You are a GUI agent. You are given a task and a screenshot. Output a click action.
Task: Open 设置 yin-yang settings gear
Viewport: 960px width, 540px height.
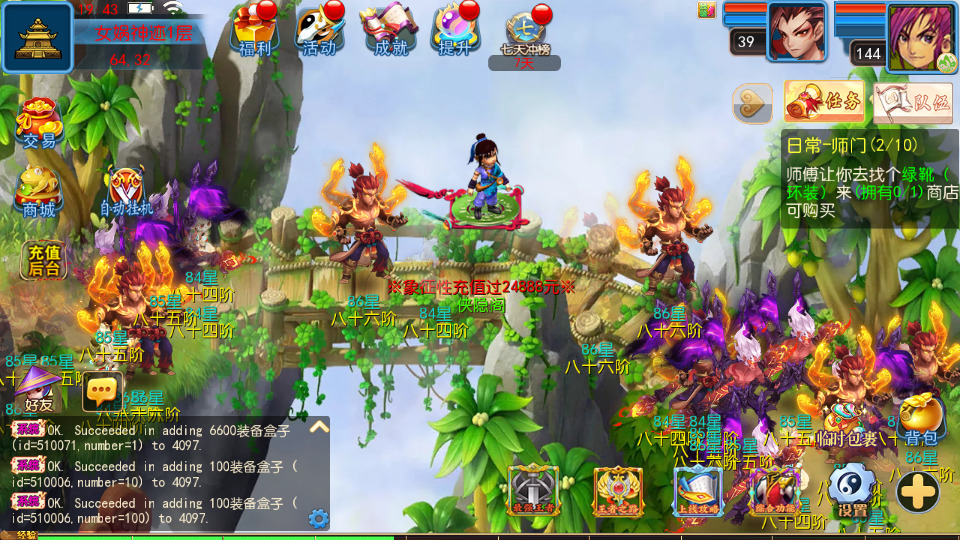click(x=852, y=490)
